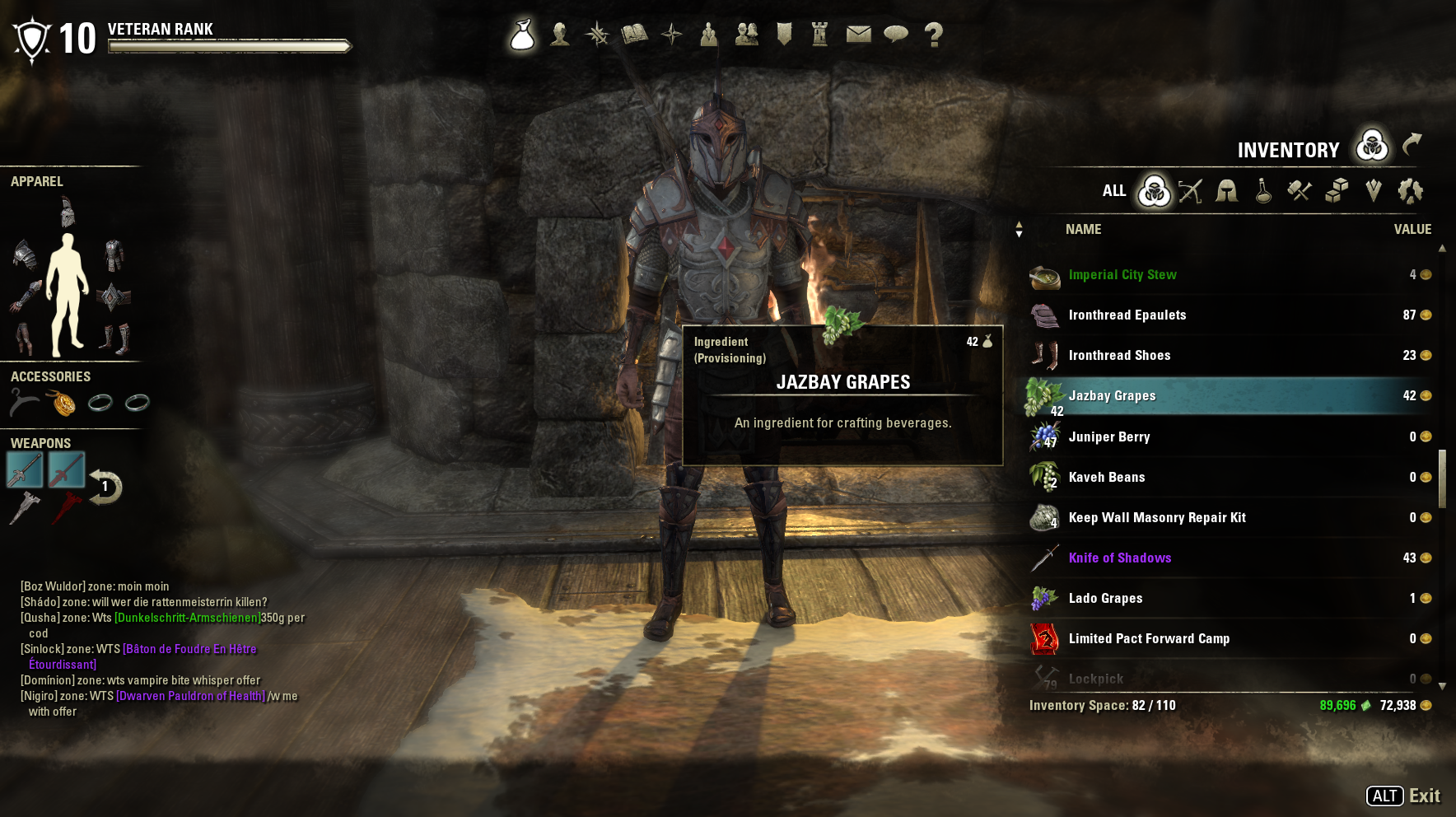Sort inventory by NAME column
This screenshot has height=817, width=1456.
[x=1083, y=230]
